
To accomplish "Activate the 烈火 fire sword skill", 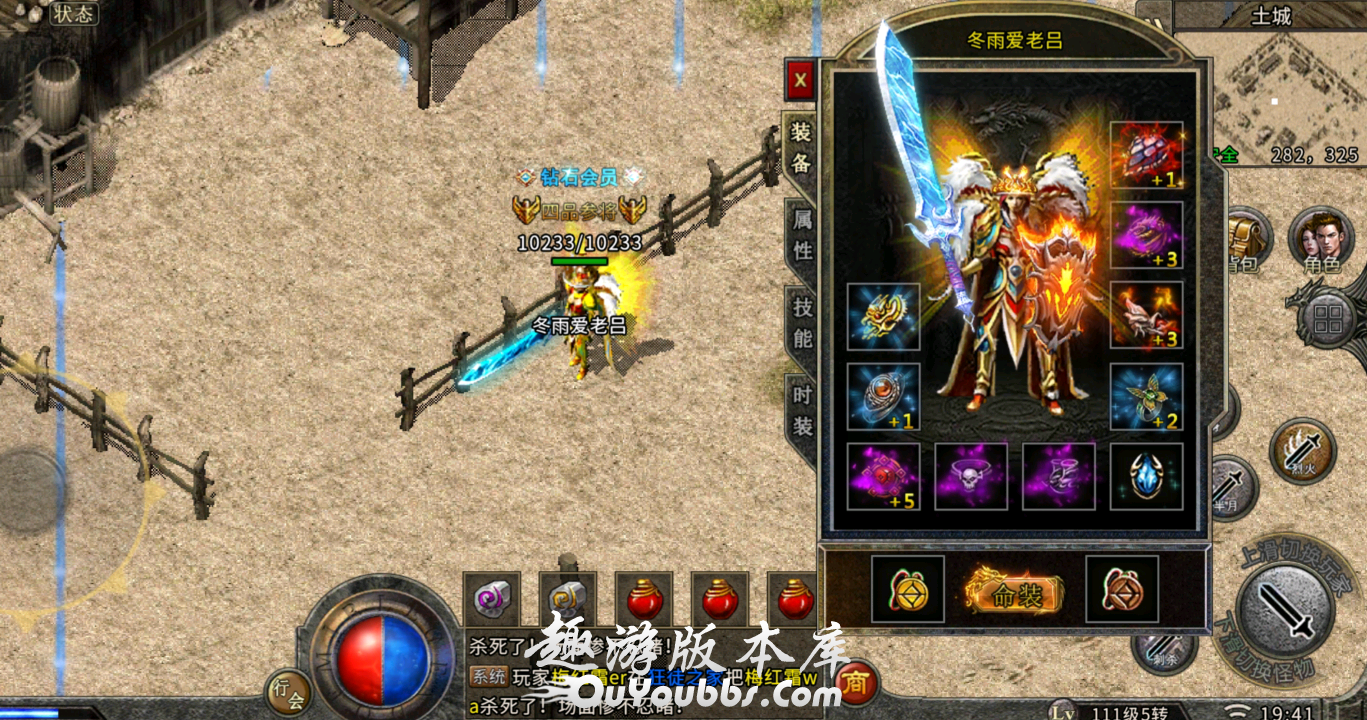I will (x=1303, y=452).
